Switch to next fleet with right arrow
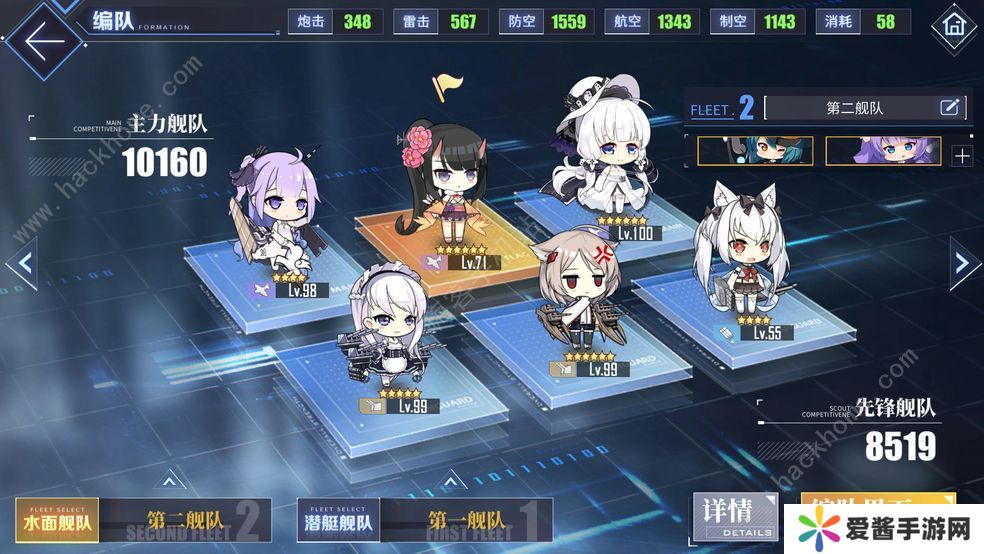This screenshot has height=554, width=984. [962, 263]
